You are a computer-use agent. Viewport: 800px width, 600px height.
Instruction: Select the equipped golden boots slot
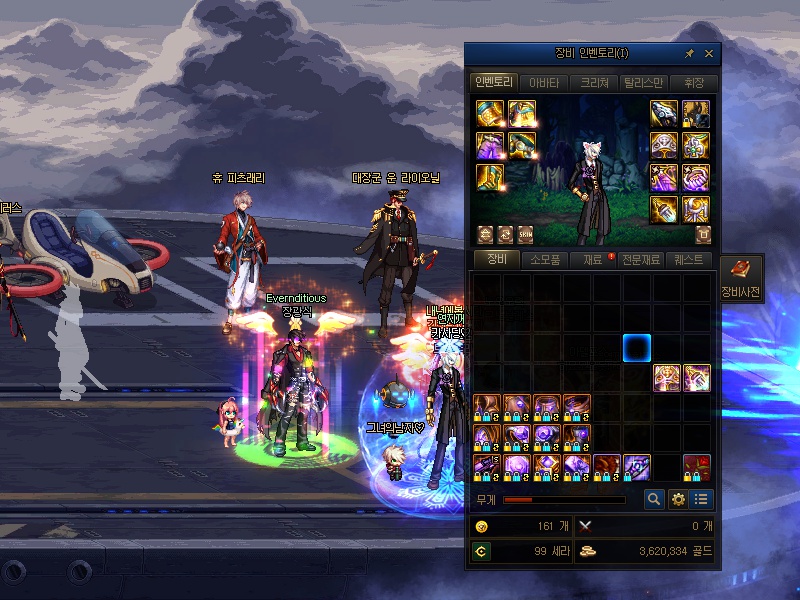489,178
